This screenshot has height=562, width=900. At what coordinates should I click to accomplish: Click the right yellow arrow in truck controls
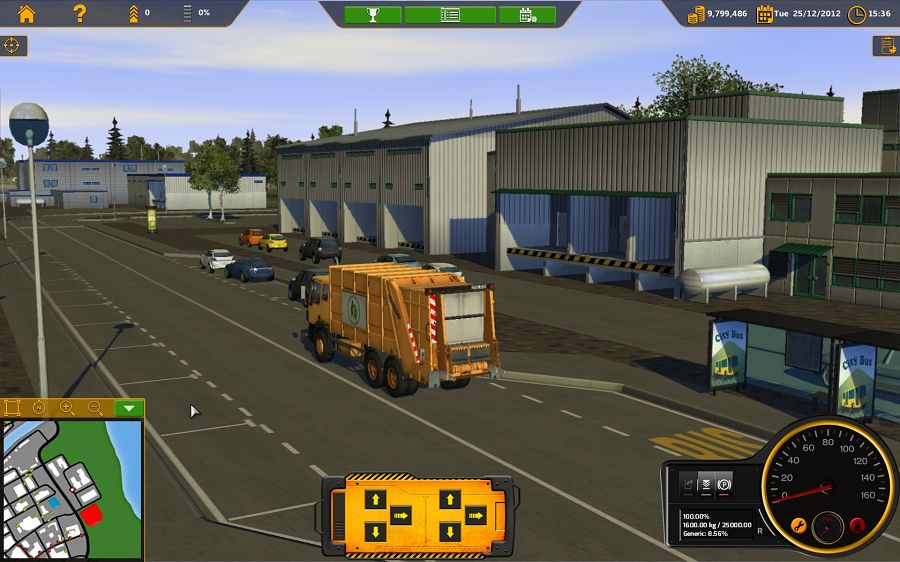click(x=475, y=515)
